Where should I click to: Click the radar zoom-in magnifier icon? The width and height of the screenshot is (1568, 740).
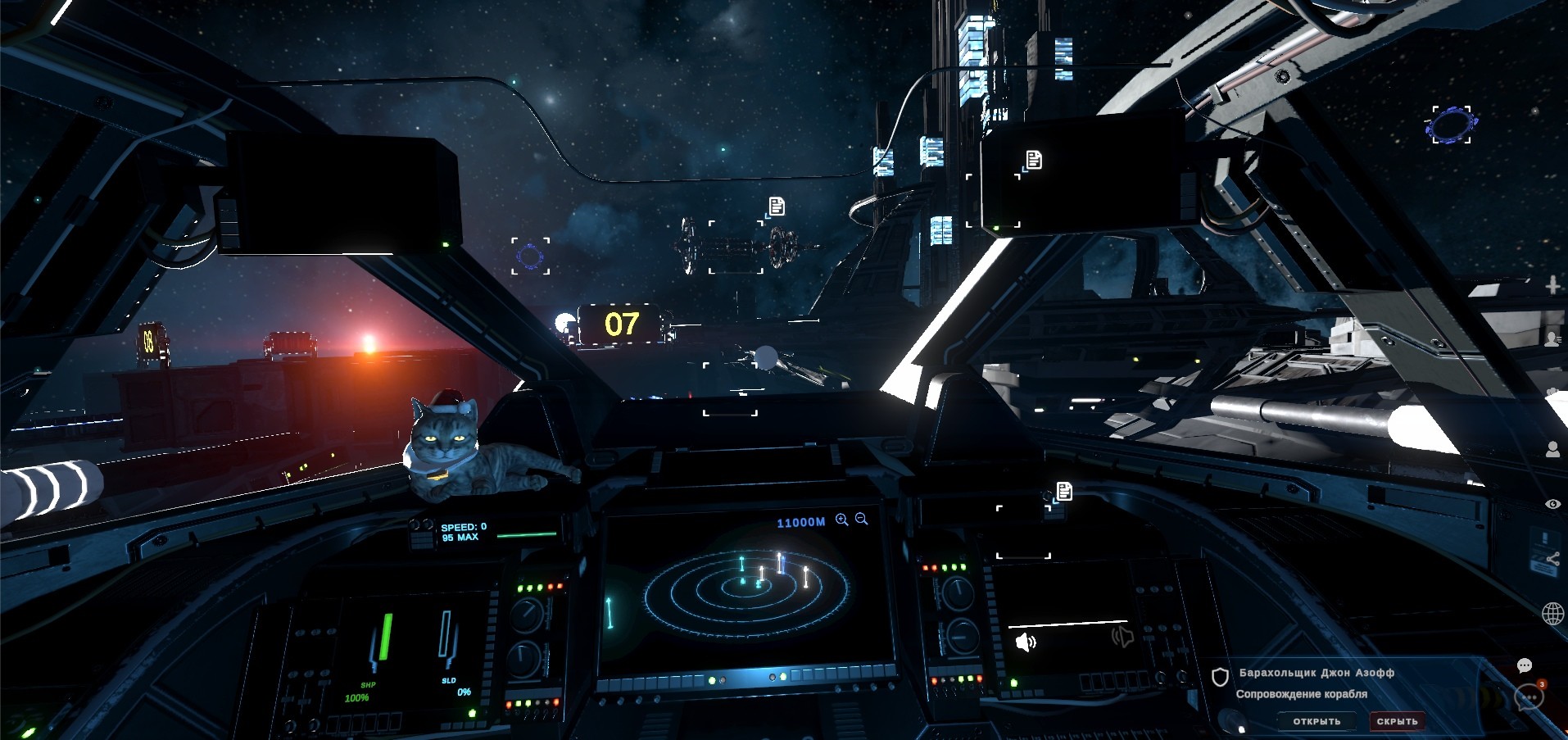click(841, 520)
